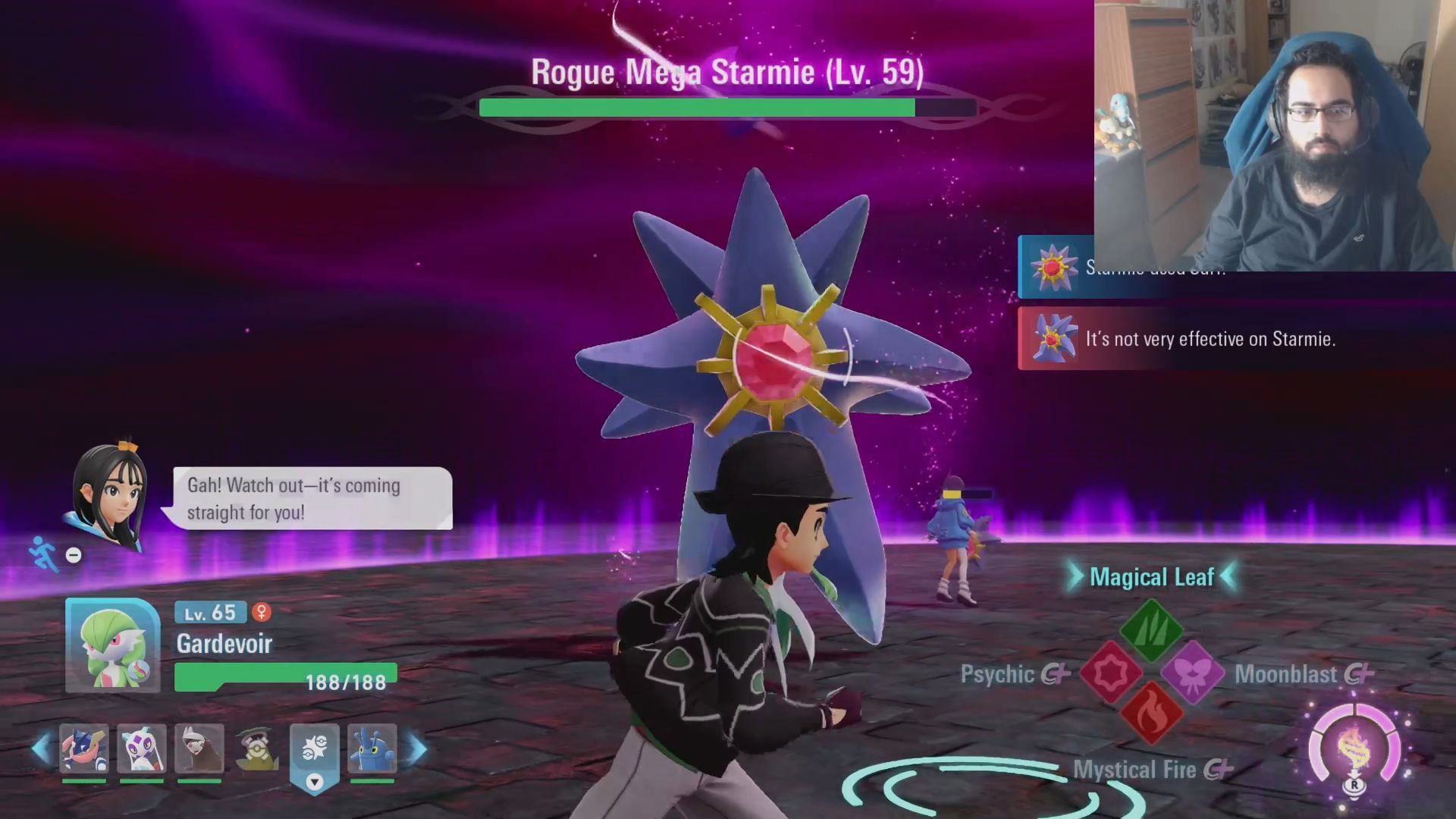Use the green Magical Leaf move

point(1151,629)
